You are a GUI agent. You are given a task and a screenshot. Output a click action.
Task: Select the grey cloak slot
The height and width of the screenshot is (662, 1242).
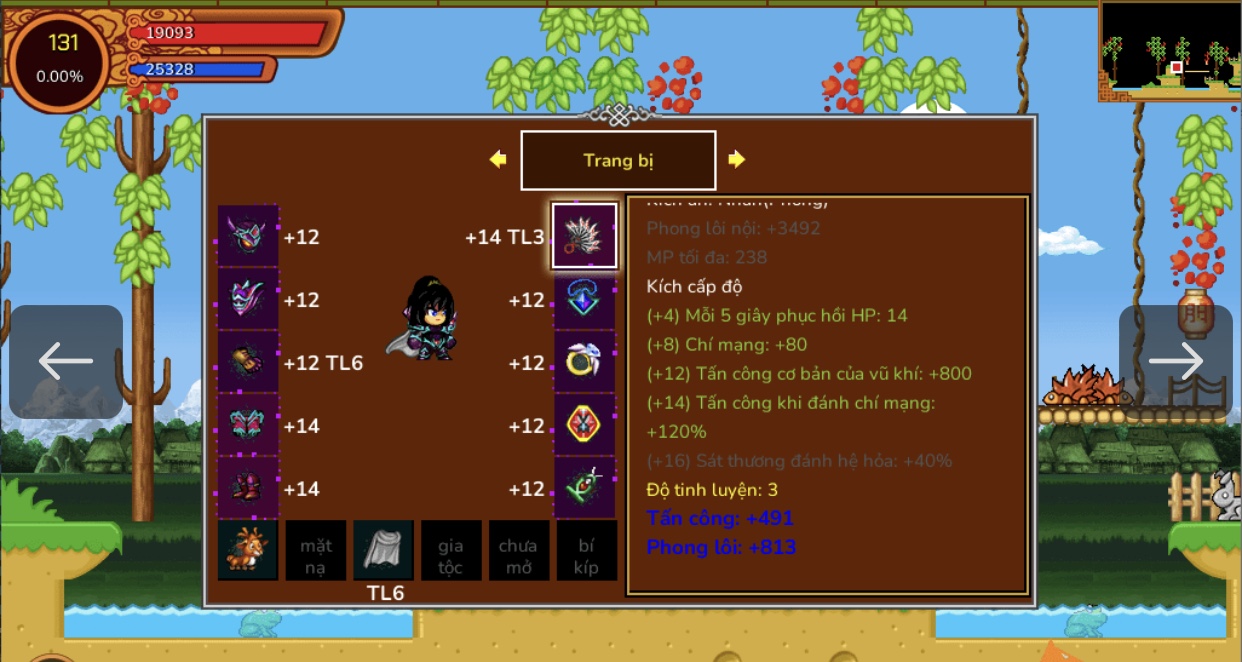[x=384, y=551]
